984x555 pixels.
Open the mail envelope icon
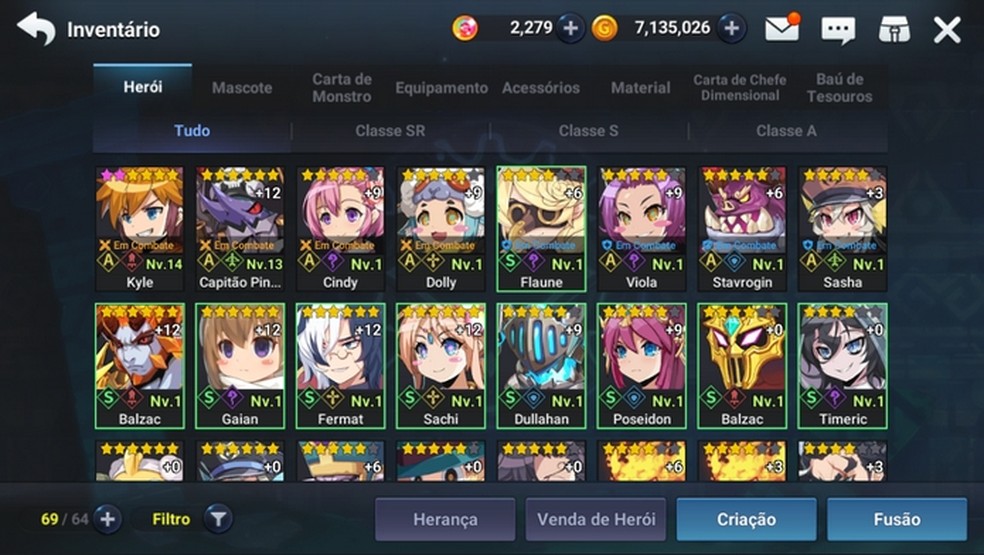[783, 29]
